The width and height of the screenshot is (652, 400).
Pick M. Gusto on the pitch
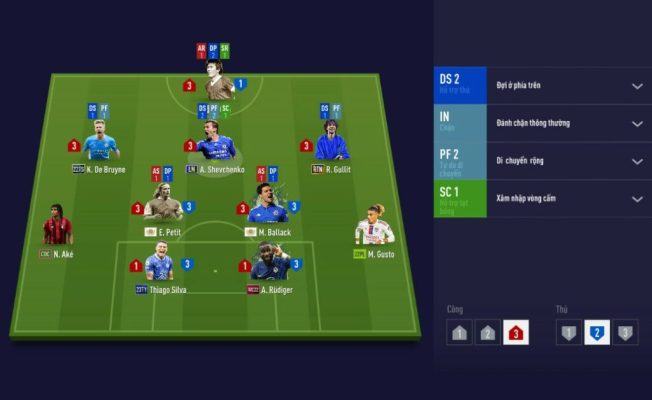[x=375, y=229]
